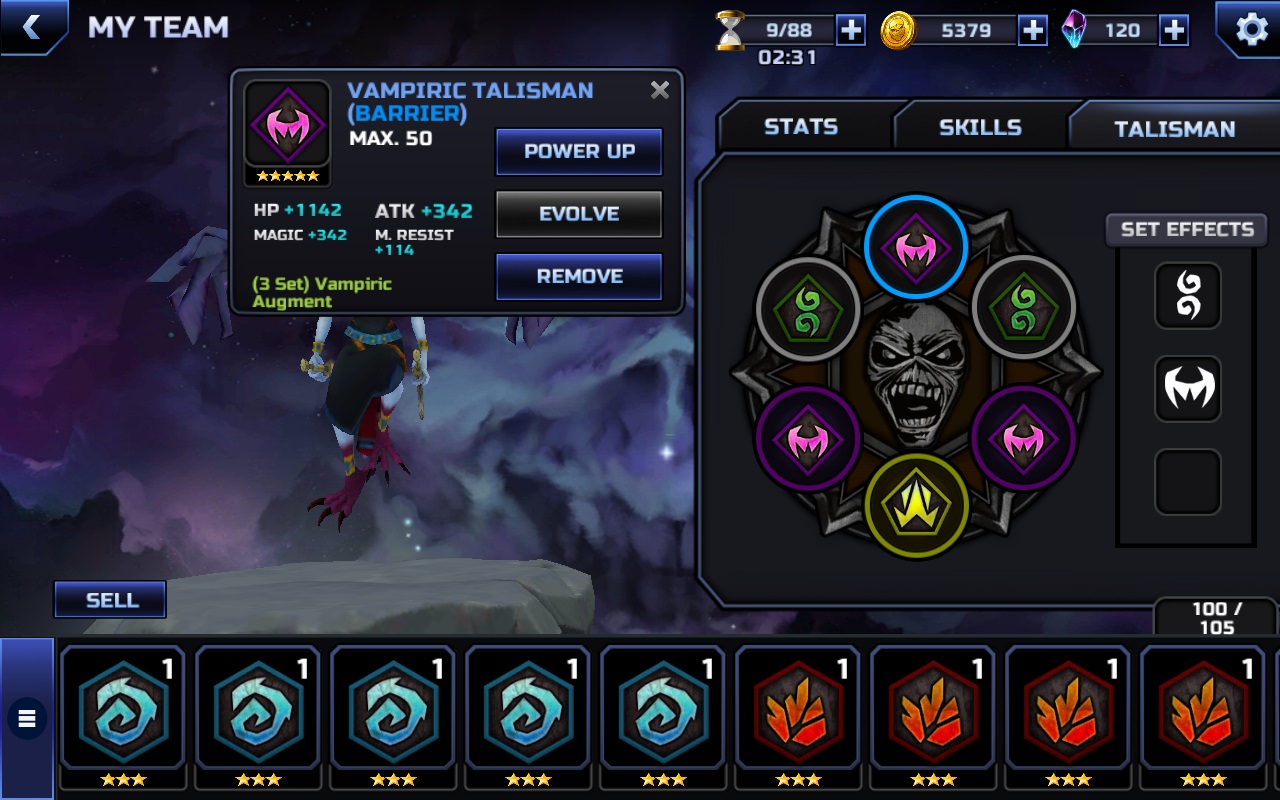1280x800 pixels.
Task: Show the Set Effects list
Action: pyautogui.click(x=1187, y=229)
